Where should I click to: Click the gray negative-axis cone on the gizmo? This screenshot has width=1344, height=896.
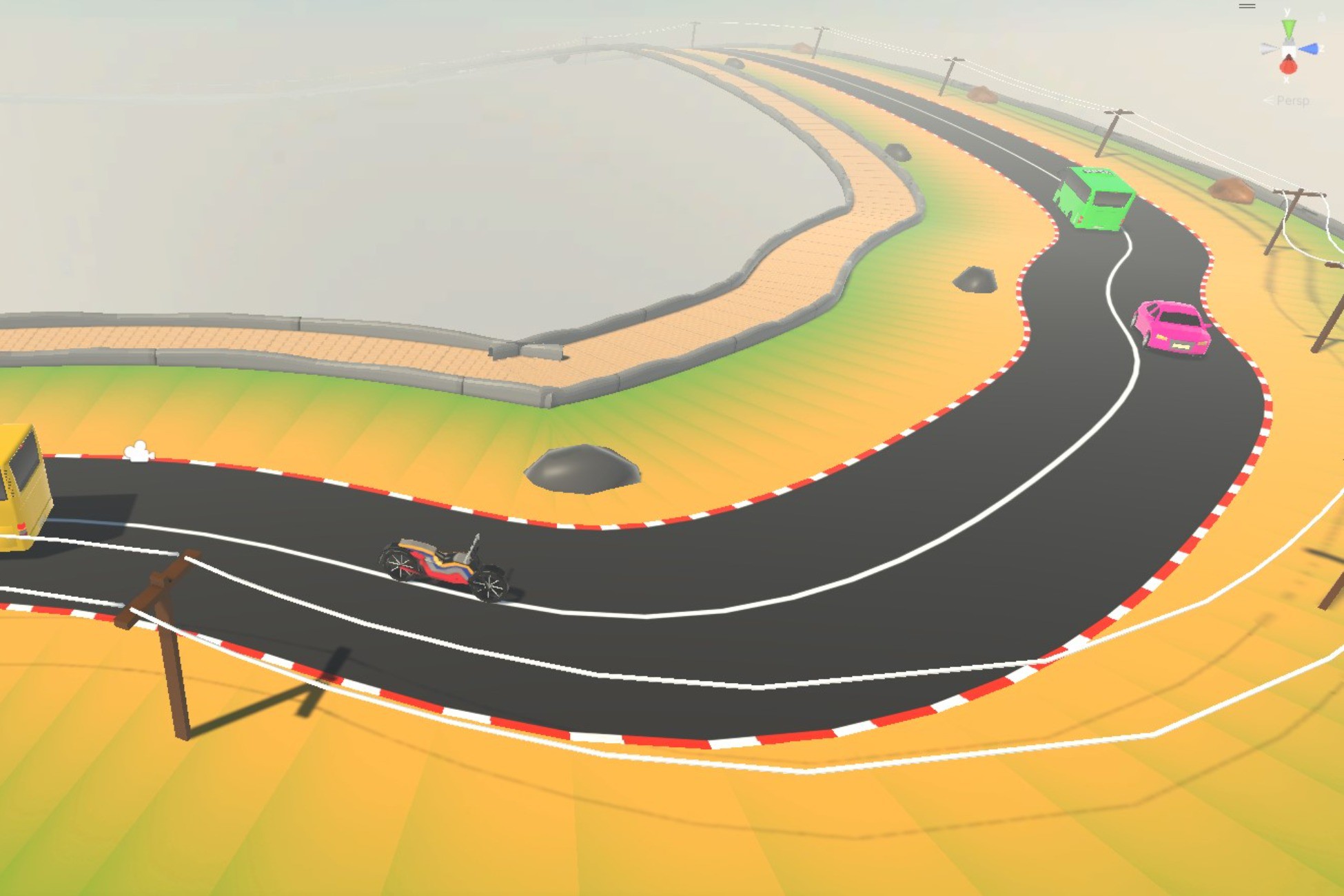tap(1267, 48)
